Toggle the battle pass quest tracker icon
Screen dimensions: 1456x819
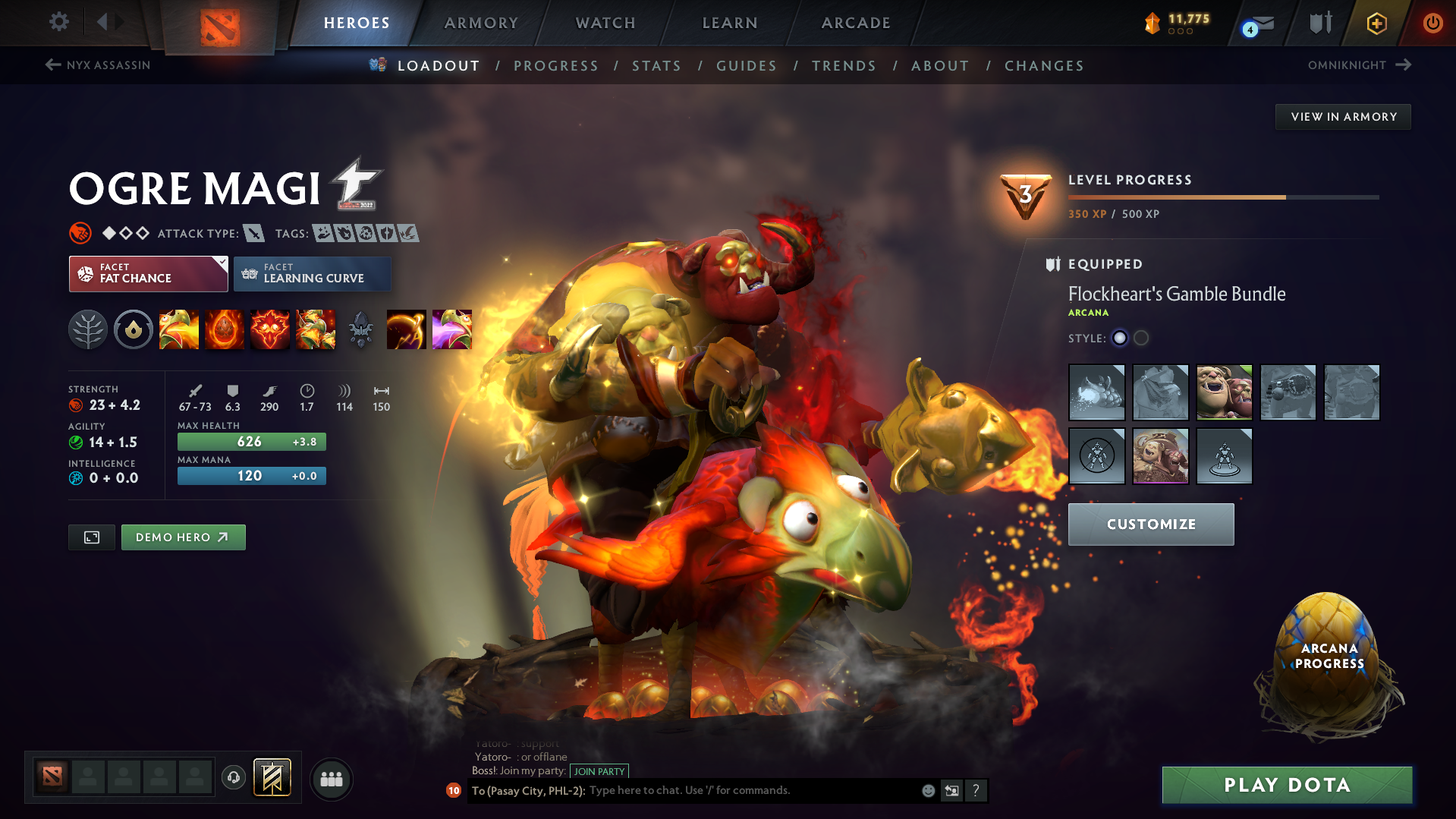272,777
